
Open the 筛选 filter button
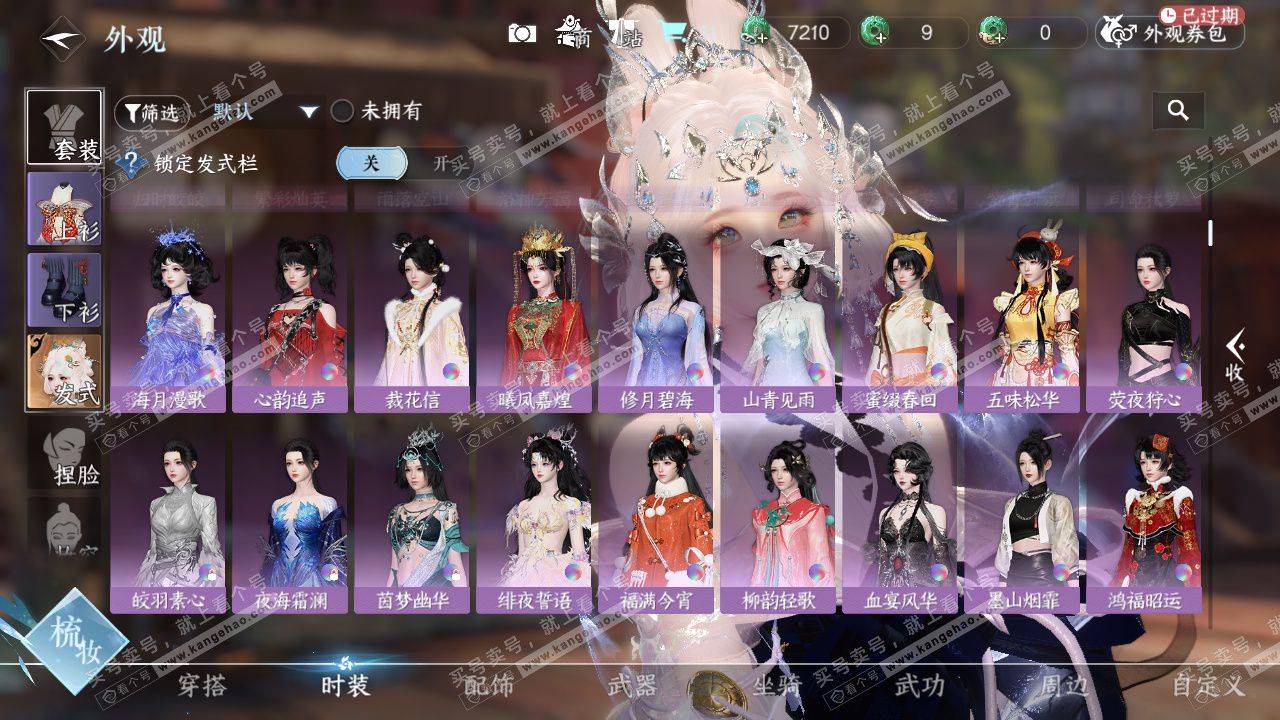pyautogui.click(x=152, y=112)
